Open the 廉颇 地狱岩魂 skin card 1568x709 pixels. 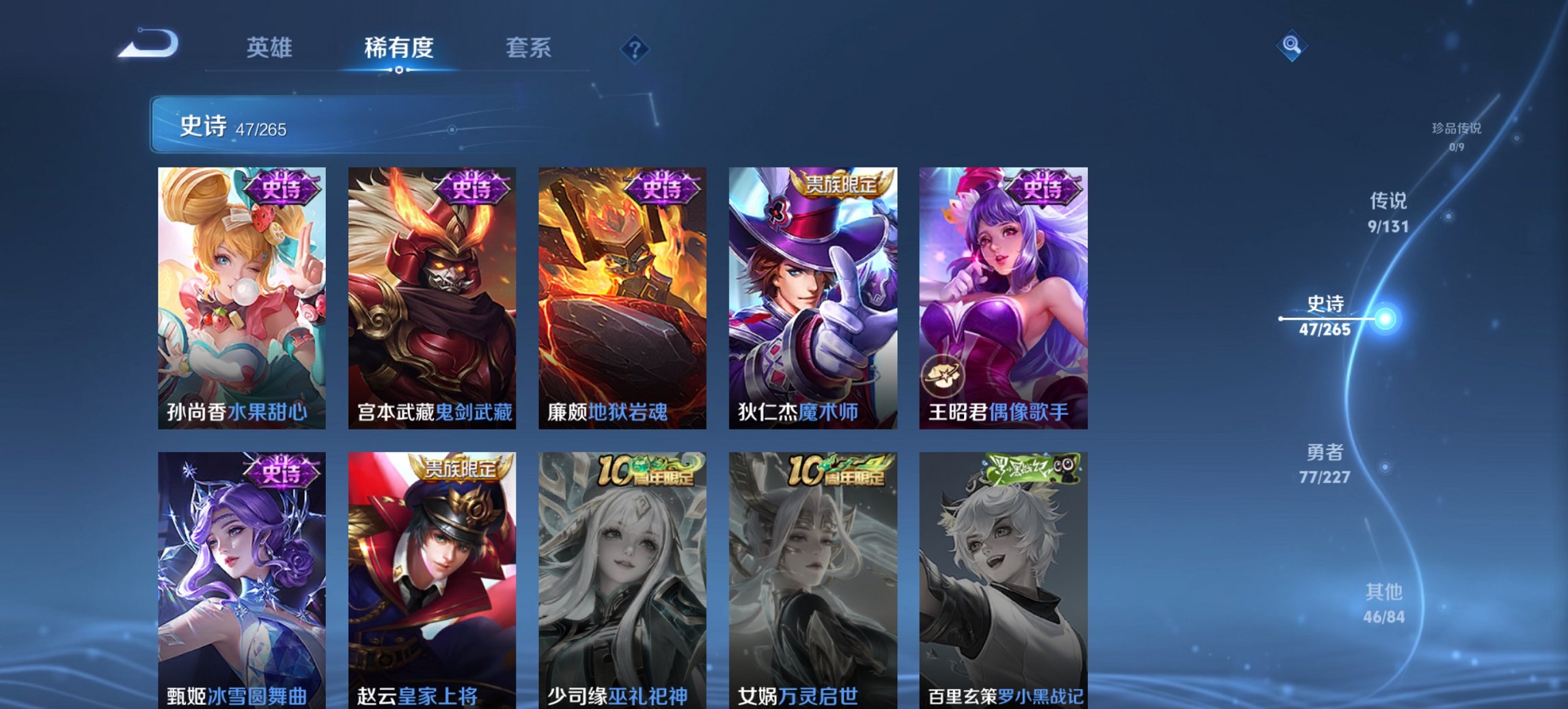point(622,297)
